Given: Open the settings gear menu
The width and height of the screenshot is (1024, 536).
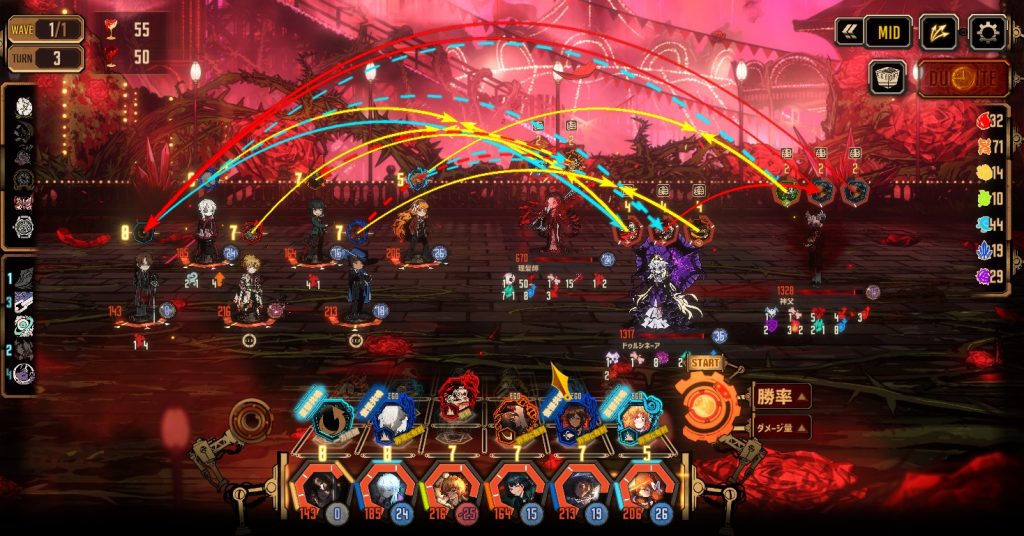Looking at the screenshot, I should click(x=988, y=32).
